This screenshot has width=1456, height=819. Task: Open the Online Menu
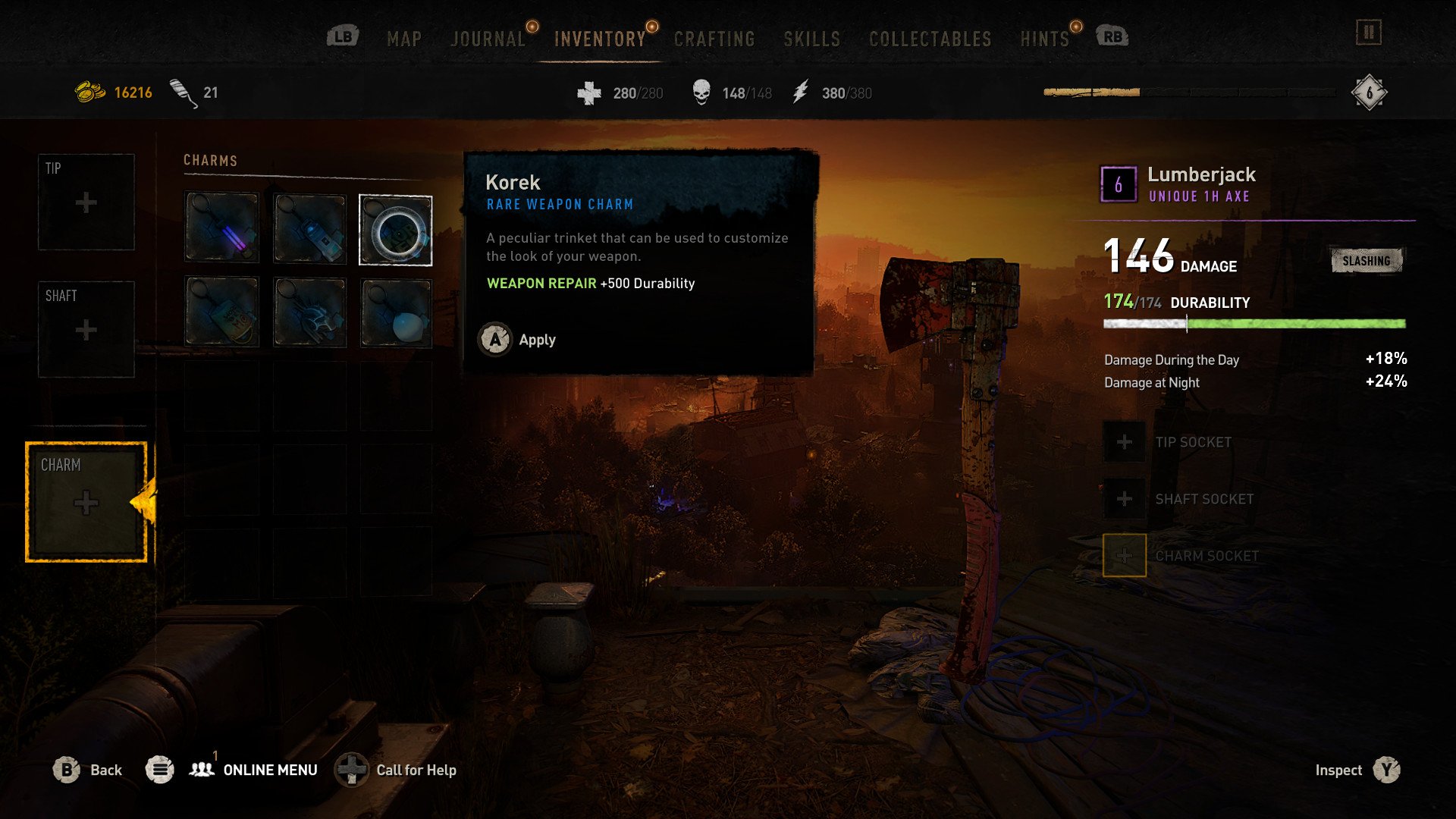[253, 770]
